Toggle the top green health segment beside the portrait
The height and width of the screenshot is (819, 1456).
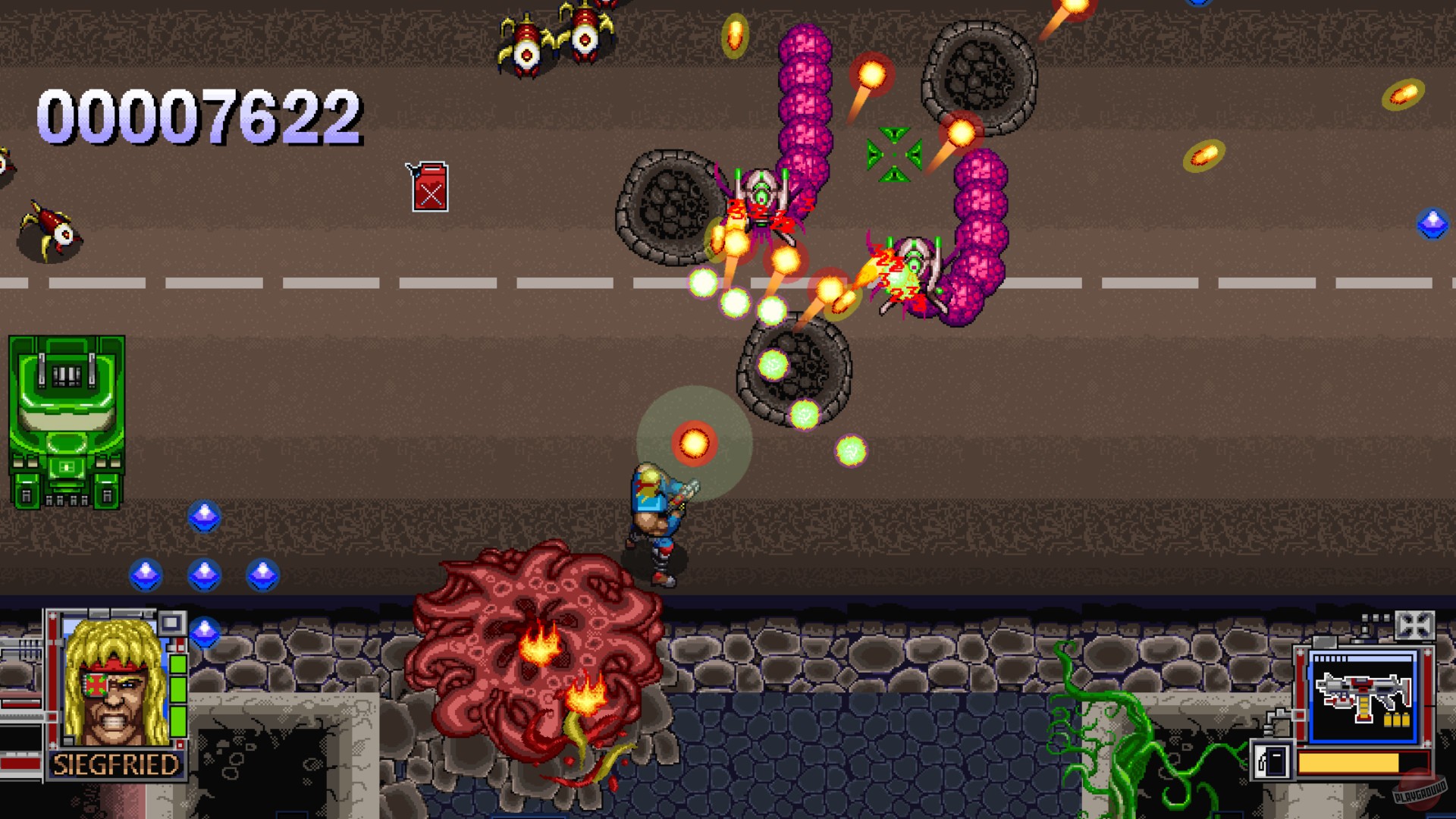[178, 664]
